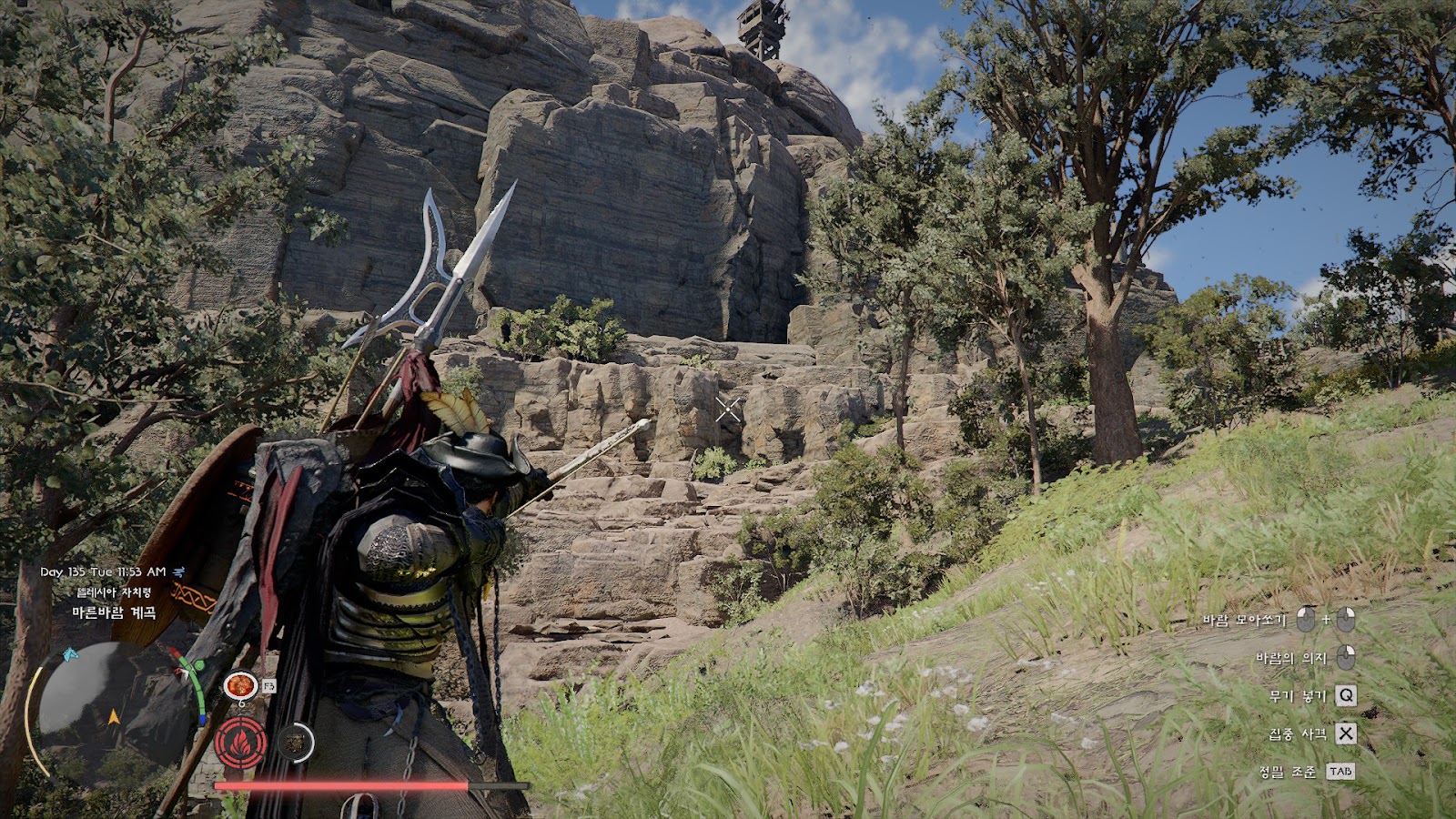Image resolution: width=1456 pixels, height=819 pixels.
Task: Select the food dish quick slot
Action: (240, 684)
